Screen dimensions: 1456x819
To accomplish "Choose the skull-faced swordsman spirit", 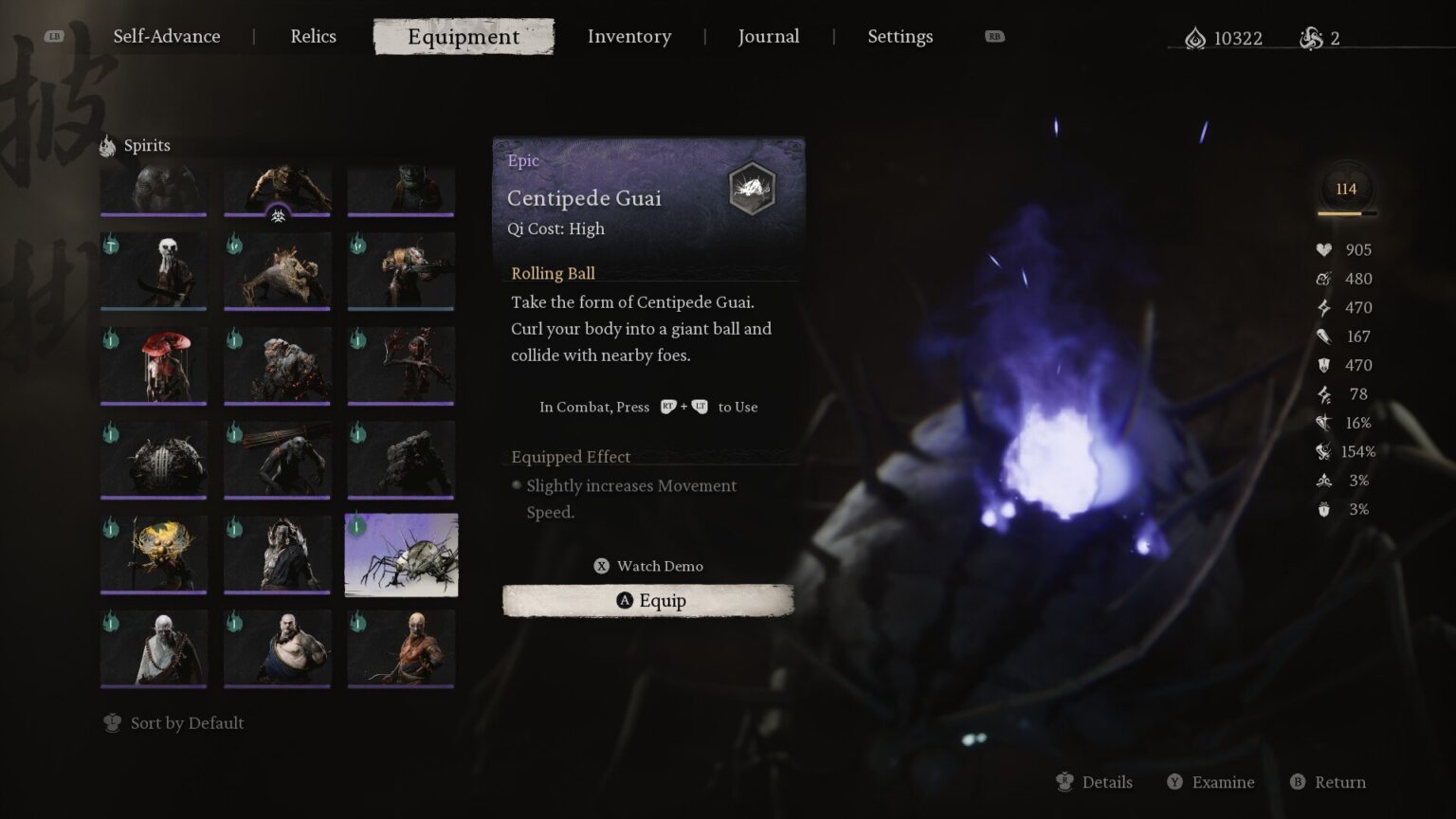I will [x=154, y=271].
